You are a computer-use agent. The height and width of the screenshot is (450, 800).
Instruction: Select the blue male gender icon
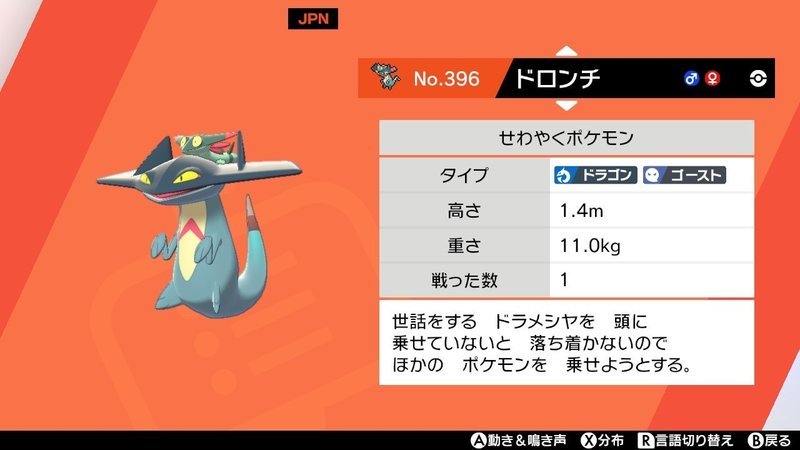point(691,78)
